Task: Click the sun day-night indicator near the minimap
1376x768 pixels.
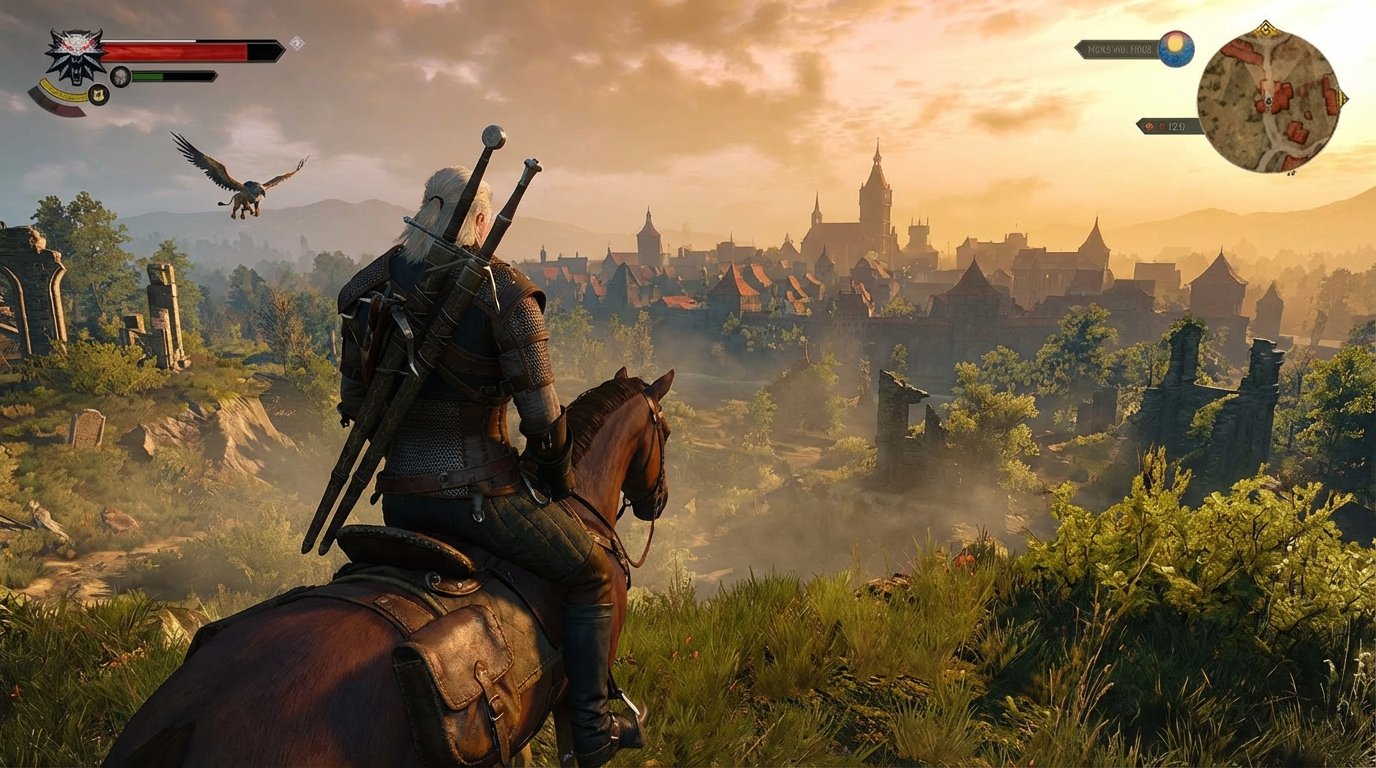Action: [1175, 47]
